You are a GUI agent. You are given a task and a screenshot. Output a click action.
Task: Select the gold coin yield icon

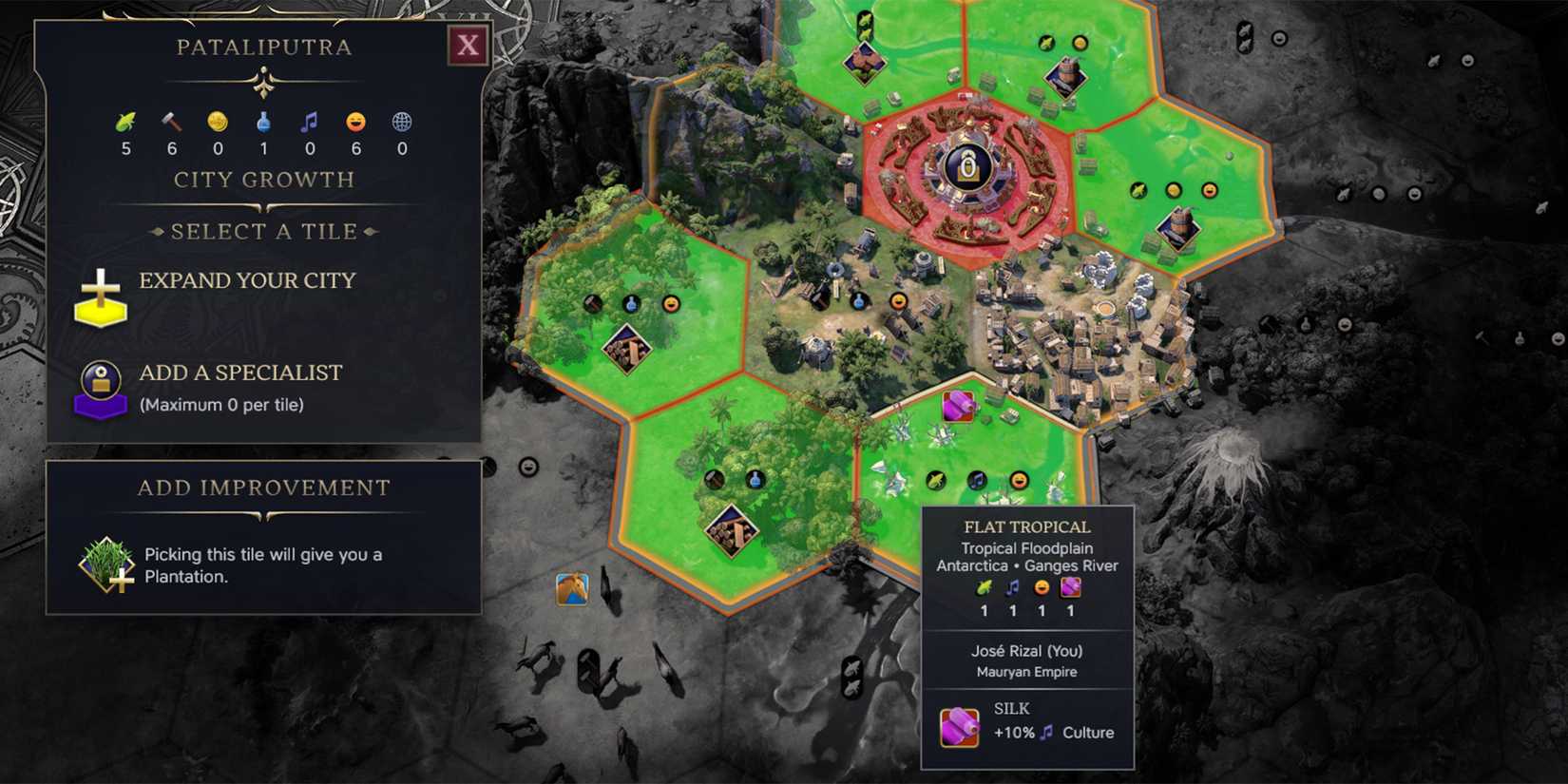216,121
